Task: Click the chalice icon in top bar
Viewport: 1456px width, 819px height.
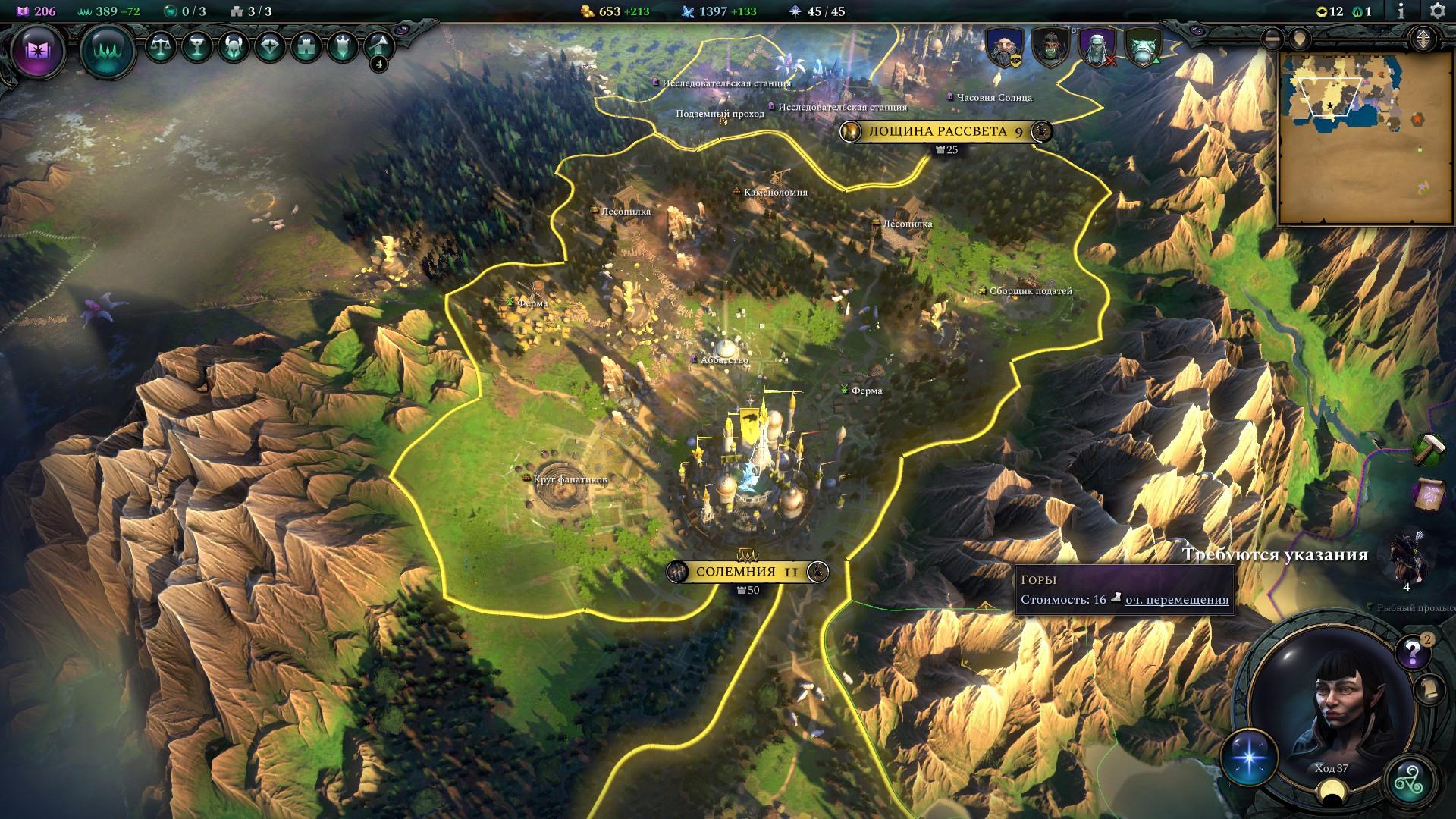Action: pyautogui.click(x=196, y=47)
